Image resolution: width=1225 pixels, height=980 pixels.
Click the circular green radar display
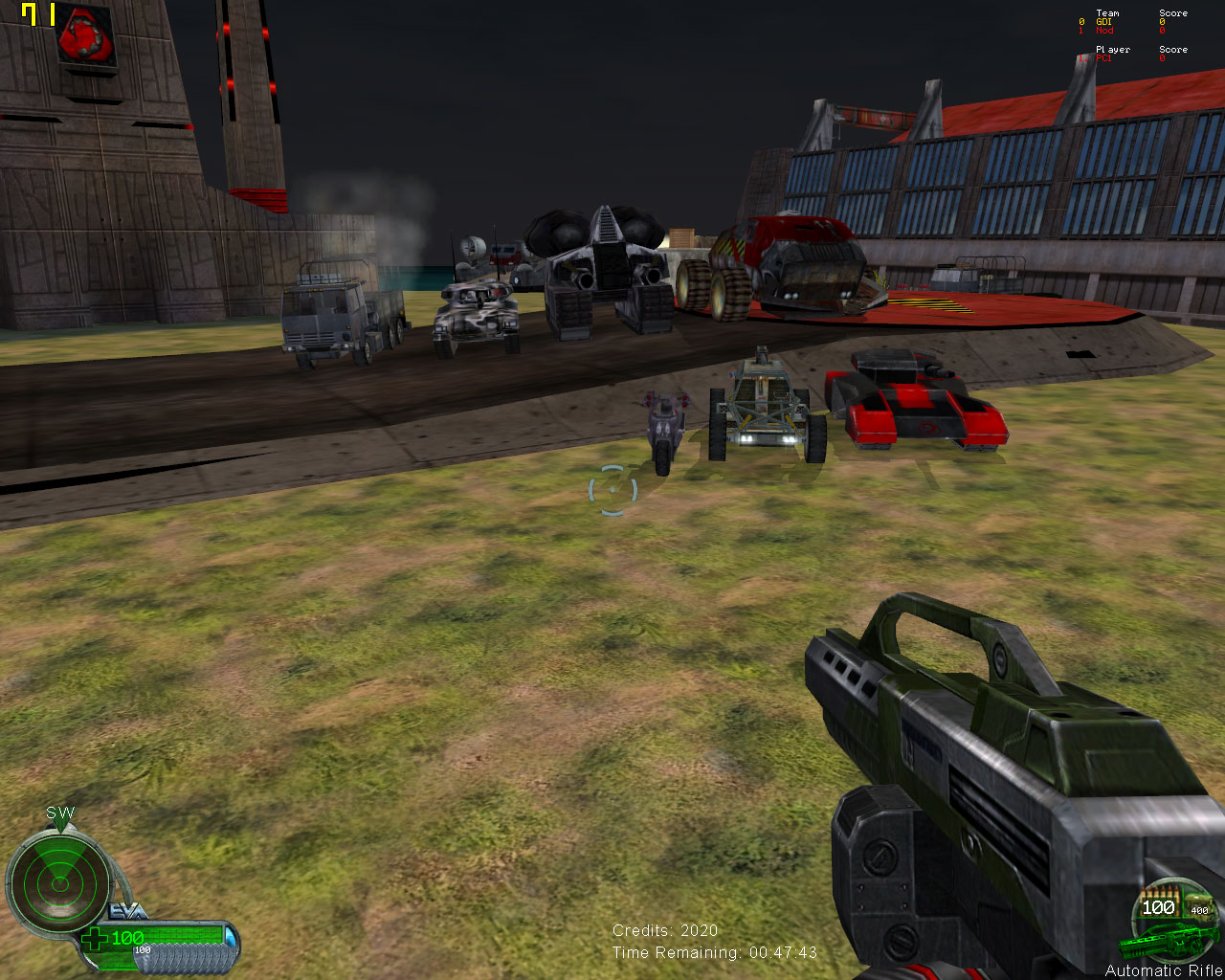[x=59, y=881]
